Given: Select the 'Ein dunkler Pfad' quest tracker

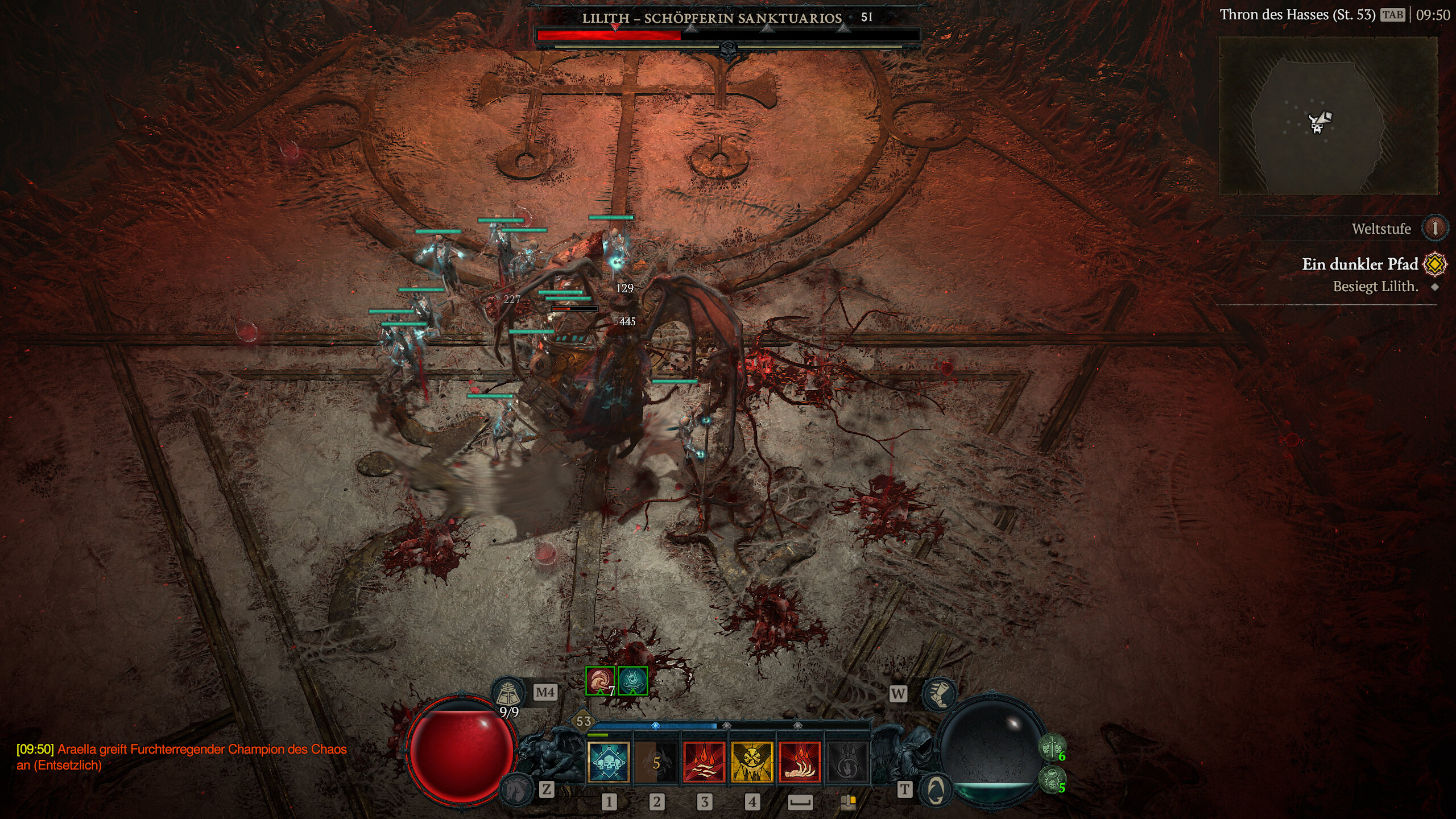Looking at the screenshot, I should 1359,264.
